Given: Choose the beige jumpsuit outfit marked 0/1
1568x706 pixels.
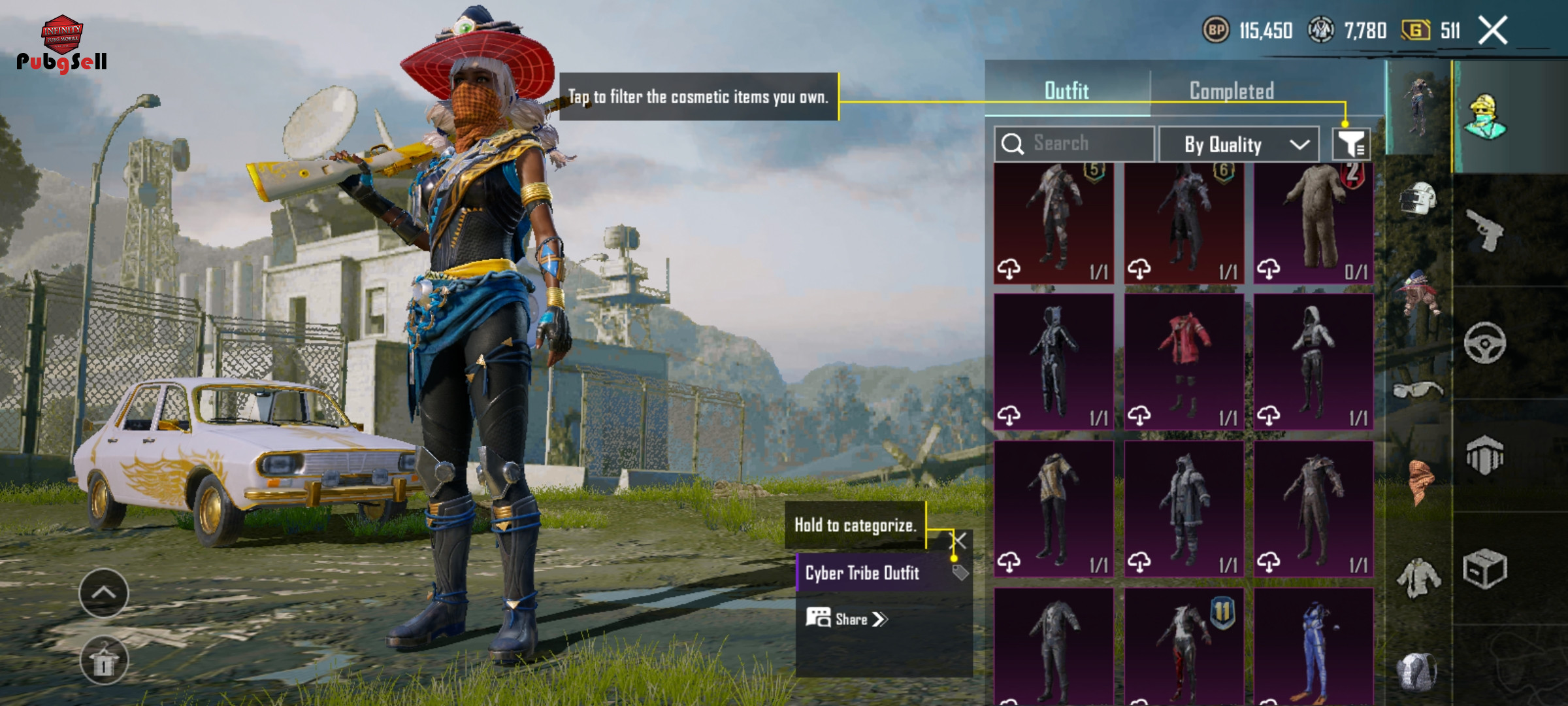Looking at the screenshot, I should pyautogui.click(x=1313, y=222).
